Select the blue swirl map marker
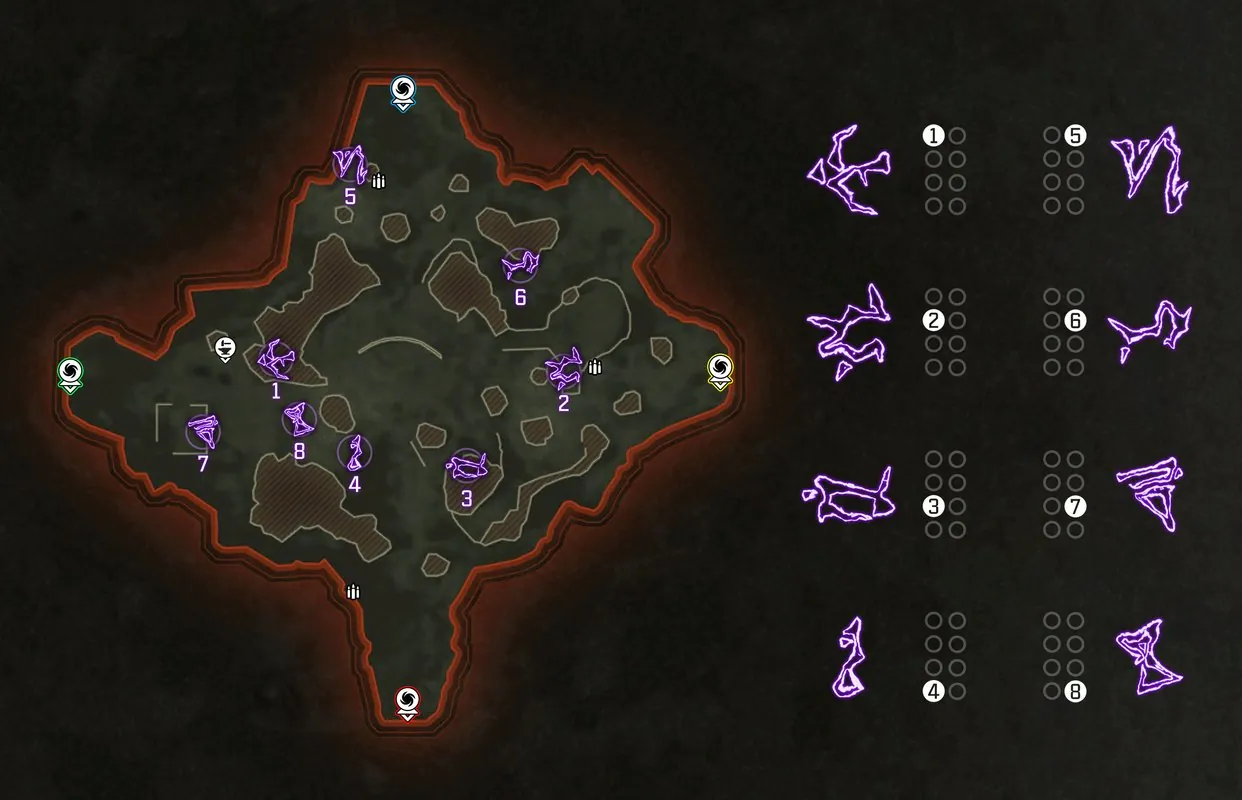 point(402,91)
